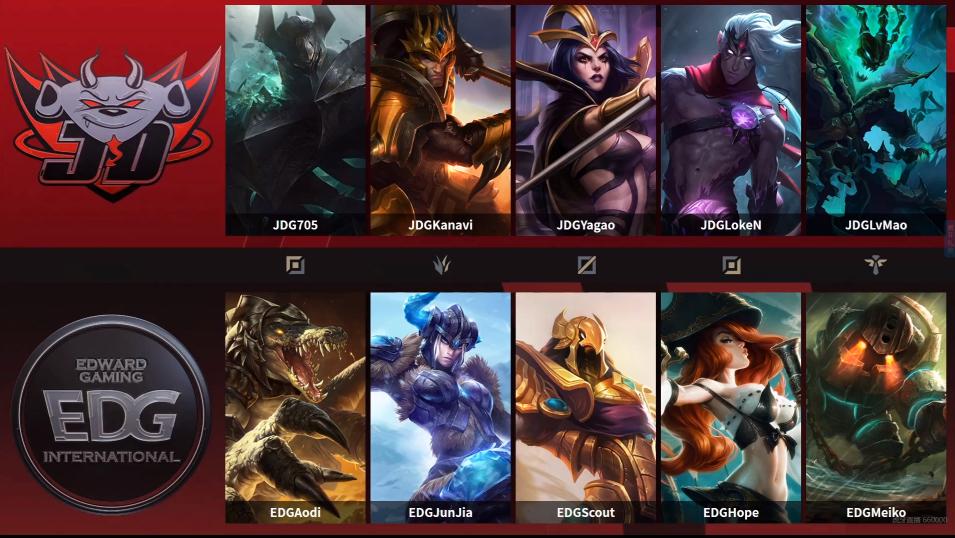The image size is (955, 538).
Task: Select the jungle role icon
Action: 441,265
